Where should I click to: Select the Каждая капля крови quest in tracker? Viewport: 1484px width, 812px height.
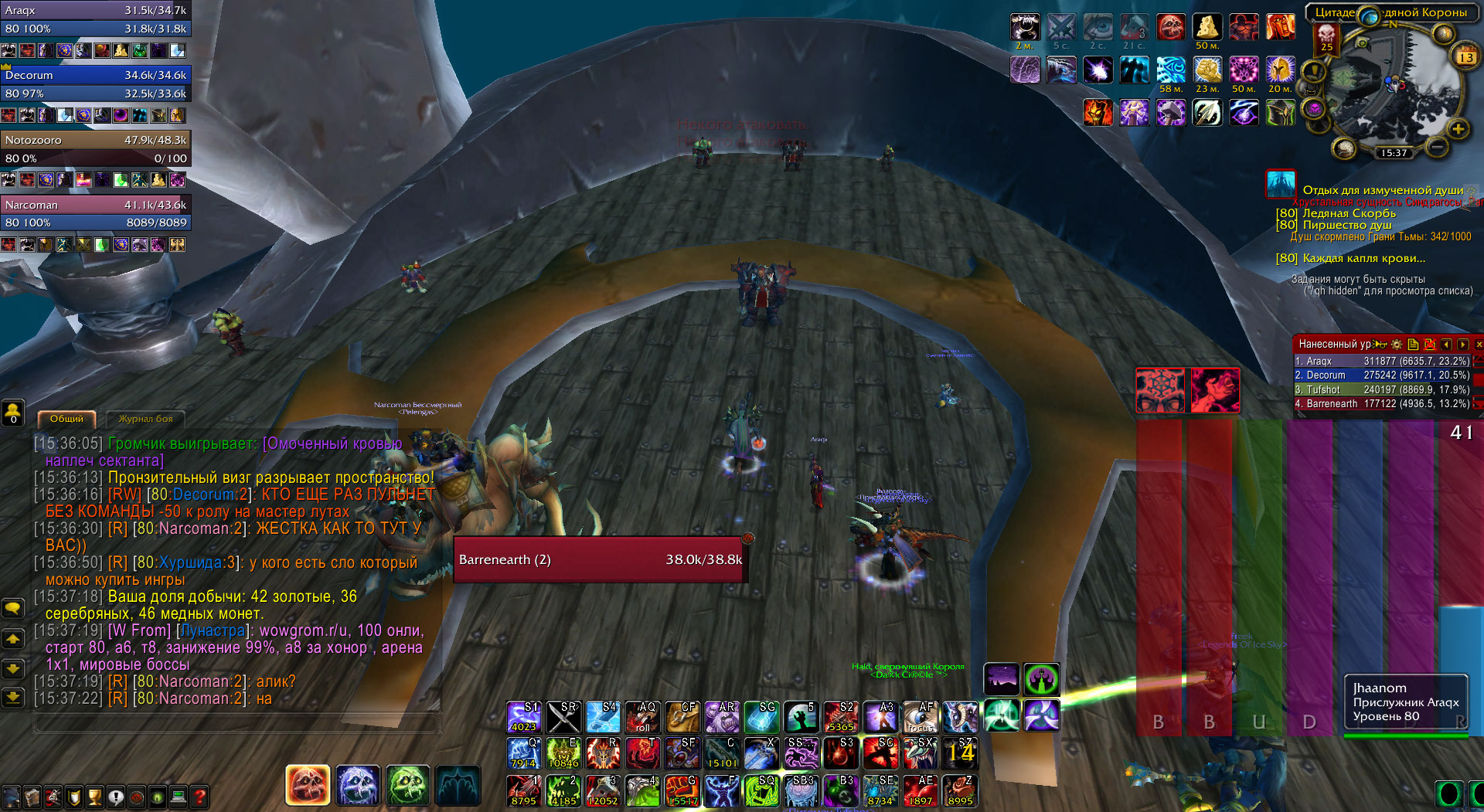pyautogui.click(x=1363, y=258)
